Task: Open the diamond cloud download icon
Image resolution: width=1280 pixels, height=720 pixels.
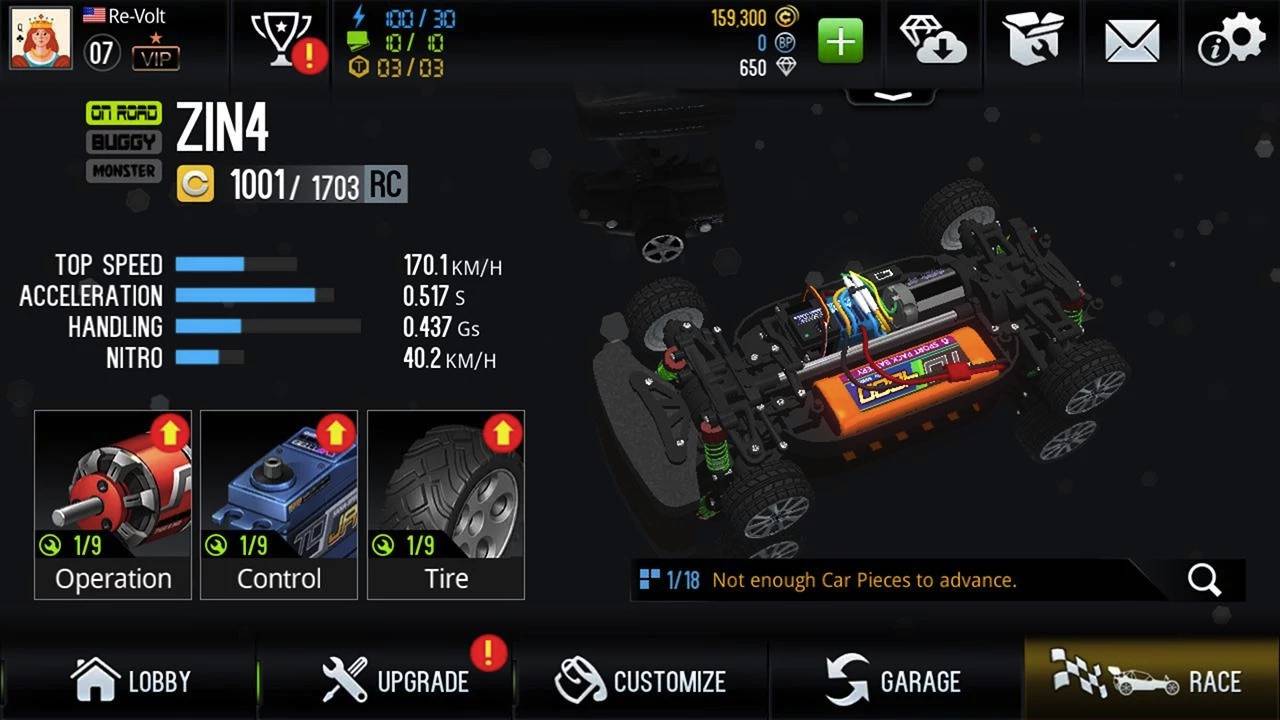Action: pos(933,41)
